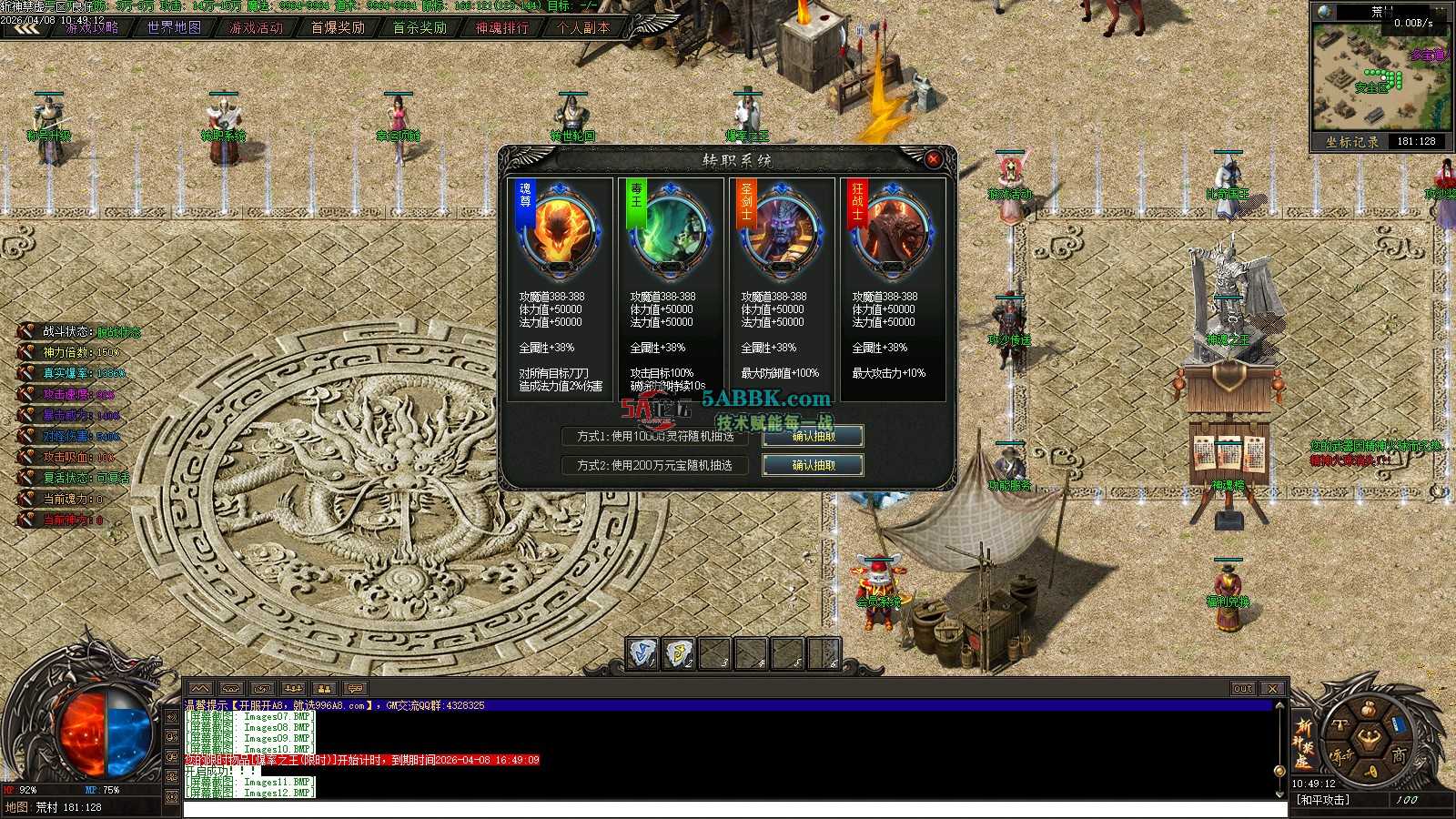Confirm the draw using 10000 灵符
The image size is (1456, 819).
click(x=813, y=437)
